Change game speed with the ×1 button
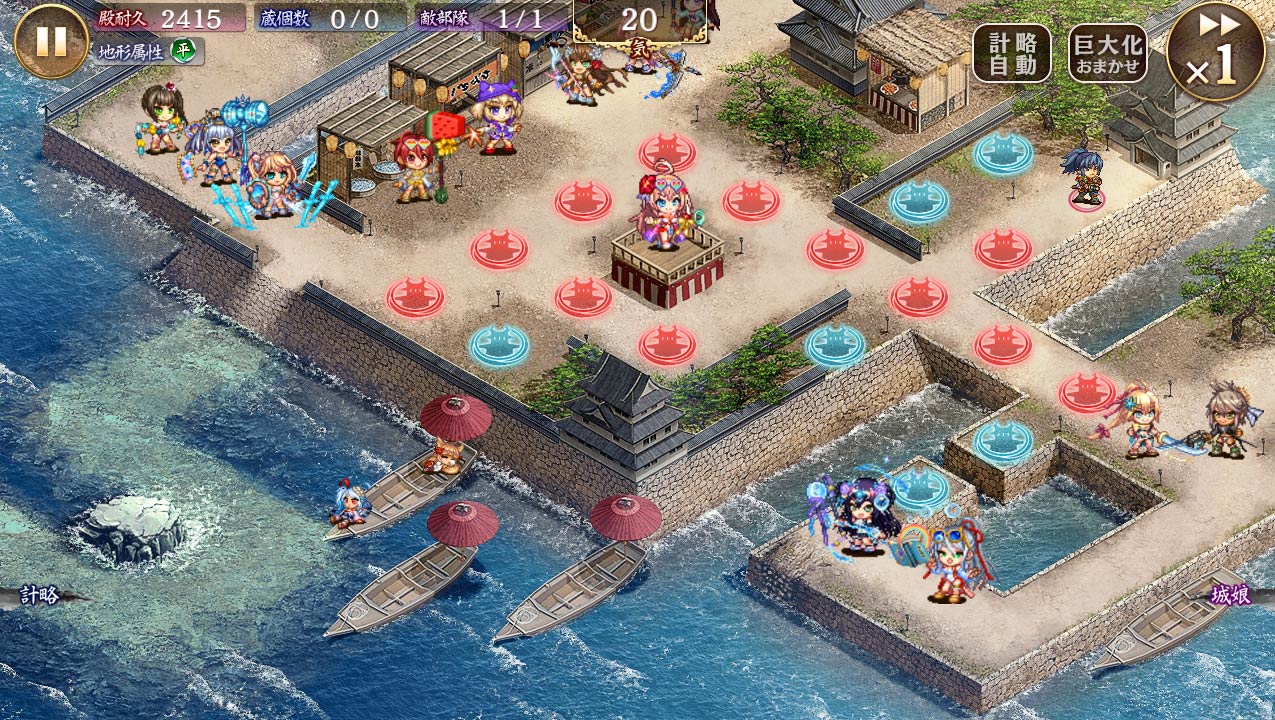 pos(1215,51)
